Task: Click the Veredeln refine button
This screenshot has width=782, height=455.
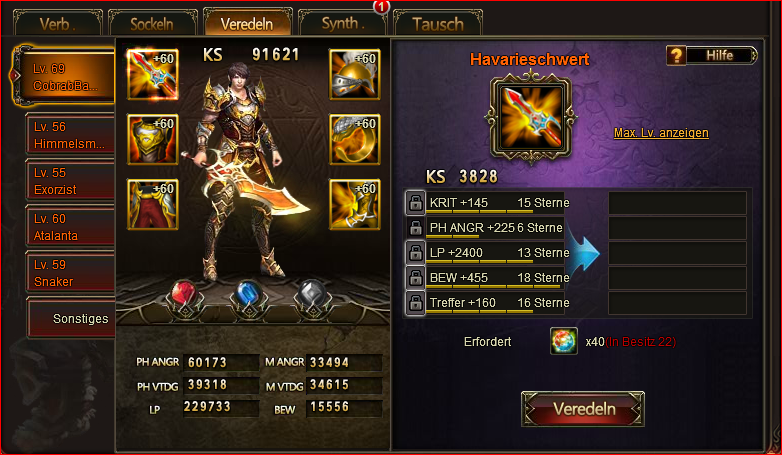Action: [583, 409]
